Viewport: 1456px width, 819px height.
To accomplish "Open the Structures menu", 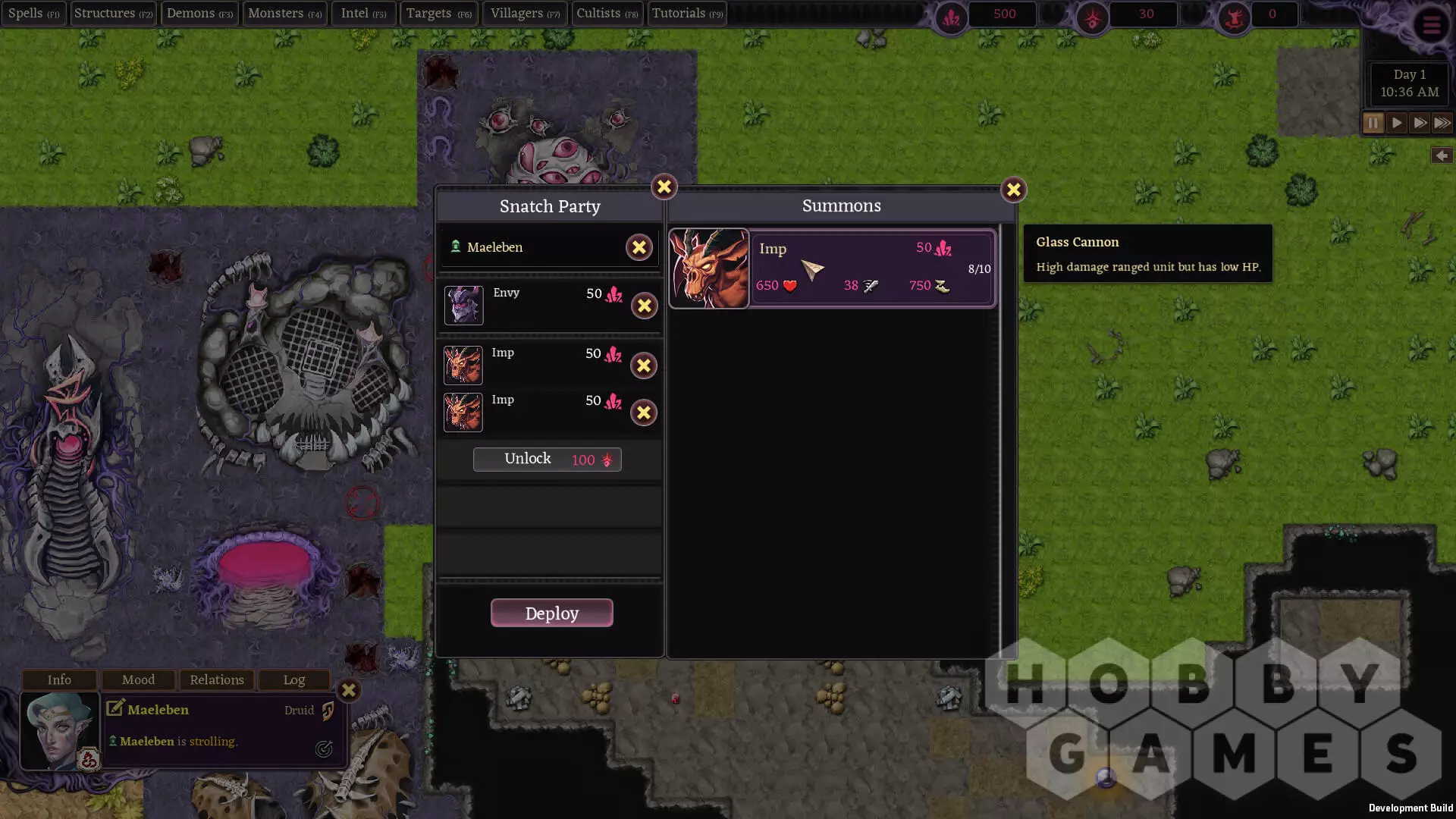I will coord(113,14).
